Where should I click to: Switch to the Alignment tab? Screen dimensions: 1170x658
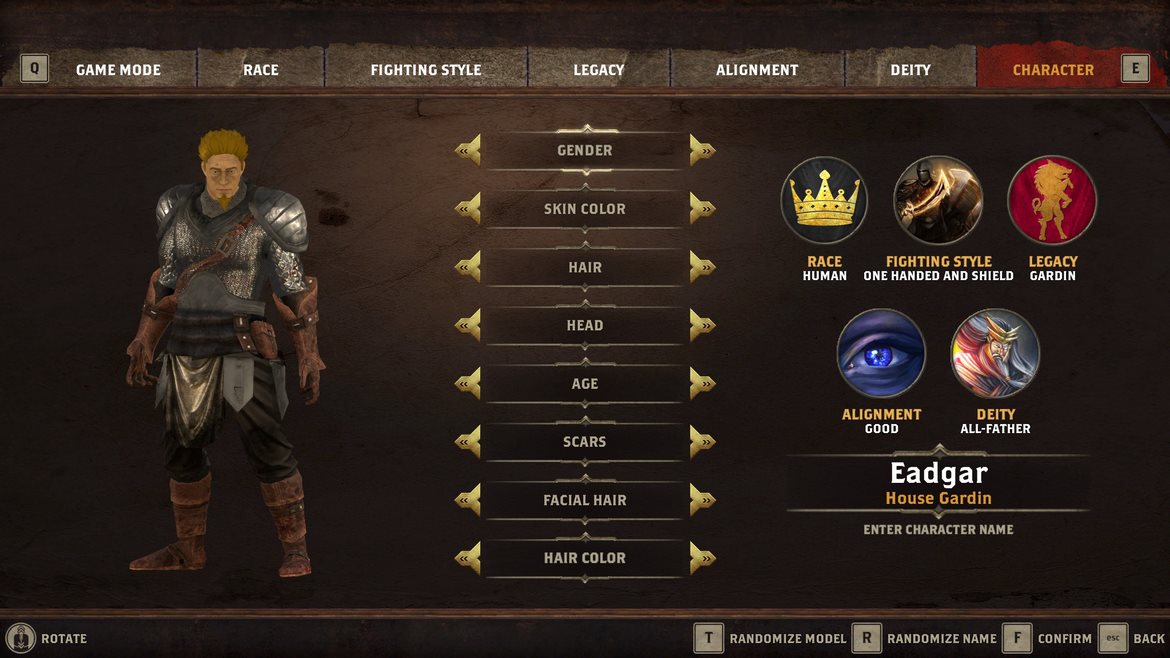[757, 70]
